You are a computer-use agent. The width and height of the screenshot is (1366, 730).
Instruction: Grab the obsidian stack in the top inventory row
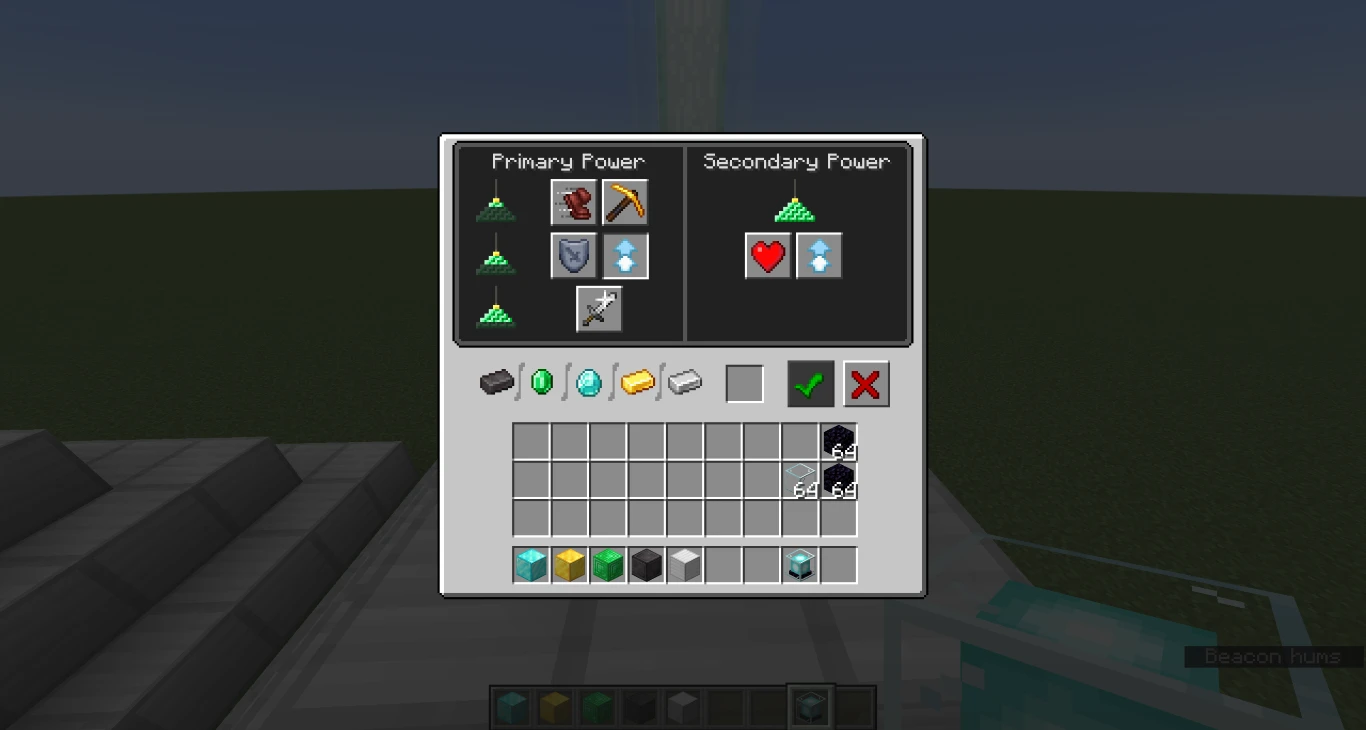(x=839, y=441)
